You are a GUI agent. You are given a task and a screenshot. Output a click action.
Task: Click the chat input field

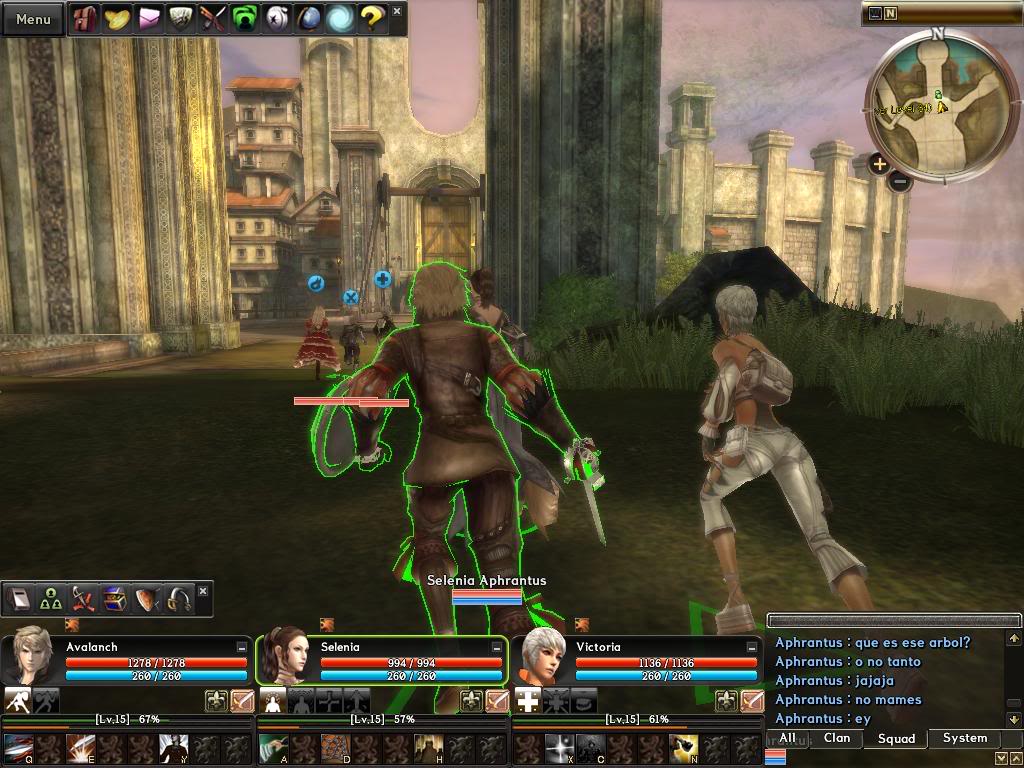pyautogui.click(x=884, y=621)
